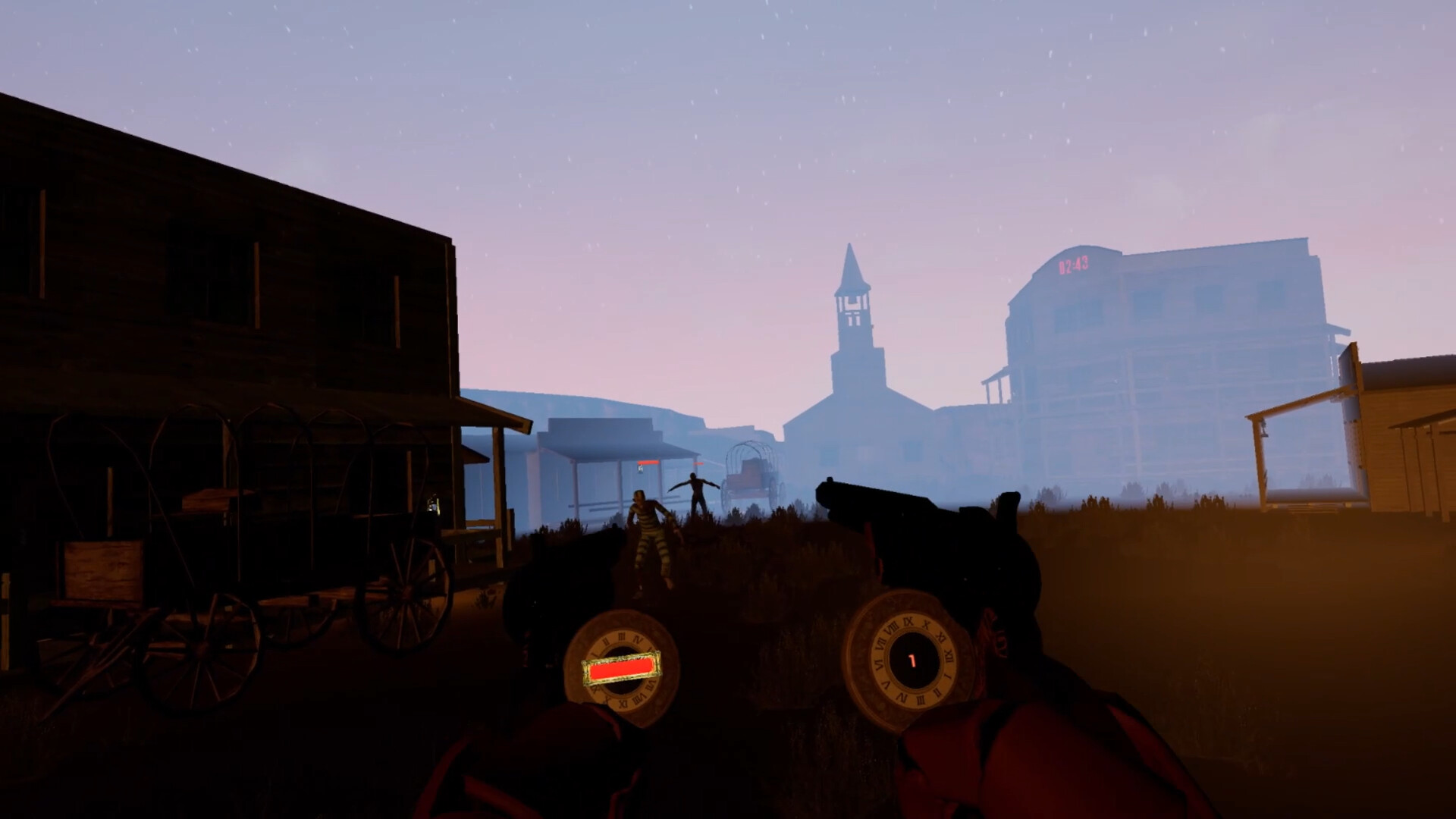This screenshot has height=819, width=1456.
Task: Click the glowing red ammo bar on the left gun
Action: [x=620, y=669]
